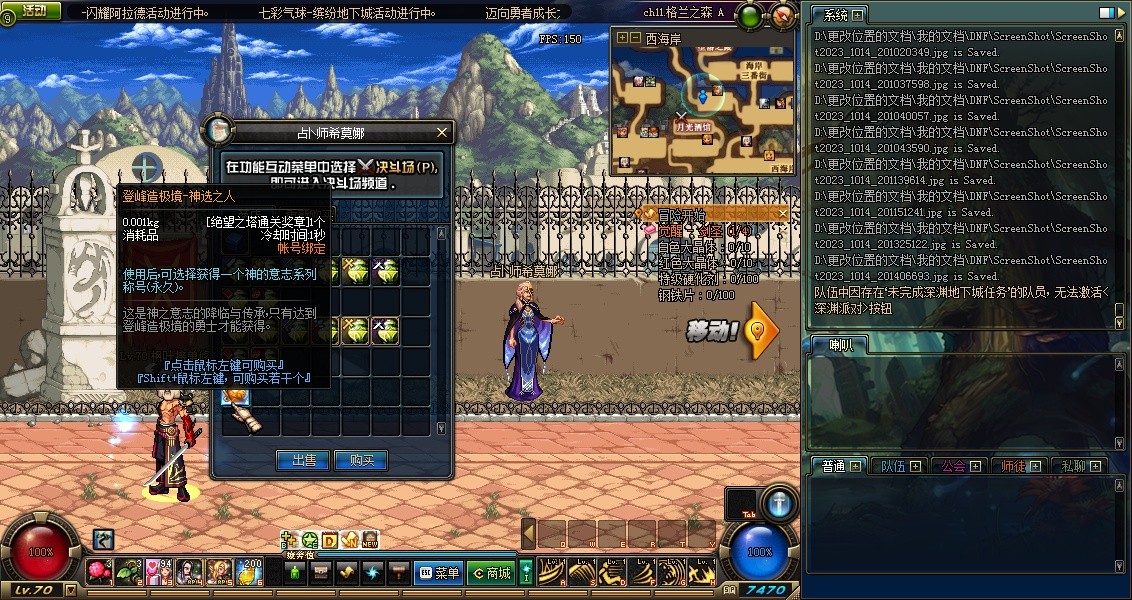The image size is (1132, 600).
Task: Click the 活动 events button
Action: pos(33,11)
